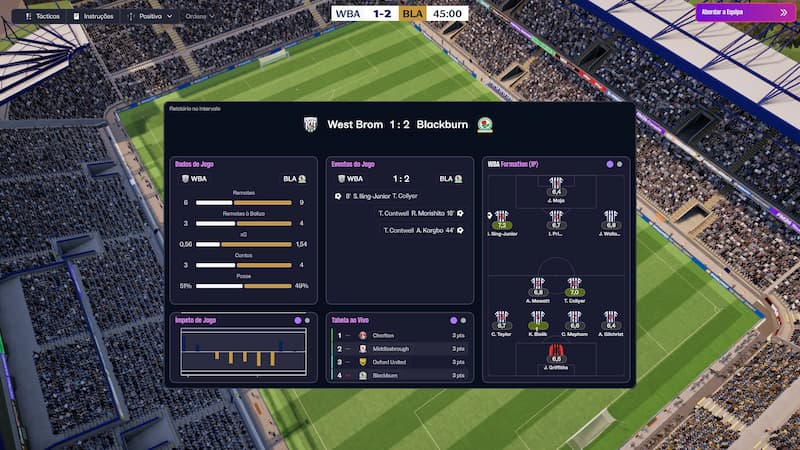Screen dimensions: 800x450
Task: Switch Ímpeto de Jogo panel to the grey page dot
Action: pyautogui.click(x=308, y=320)
